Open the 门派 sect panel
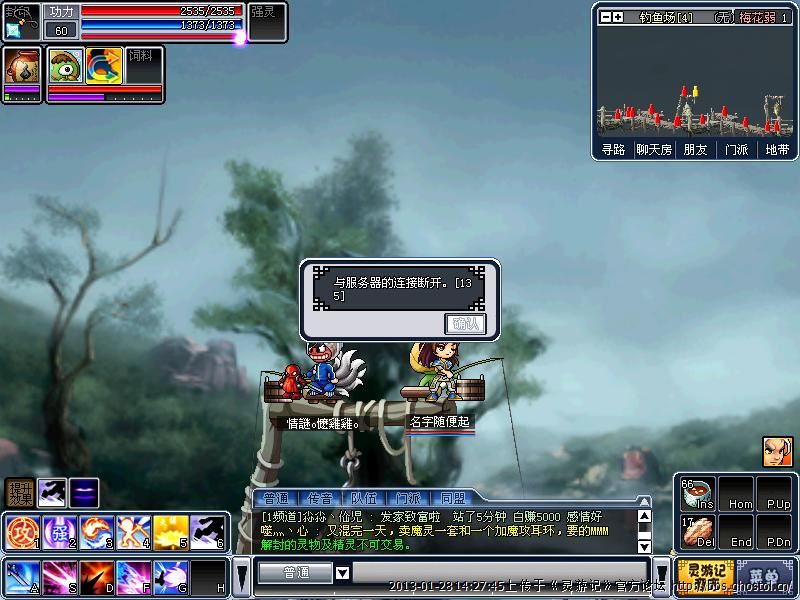The height and width of the screenshot is (600, 800). click(736, 149)
